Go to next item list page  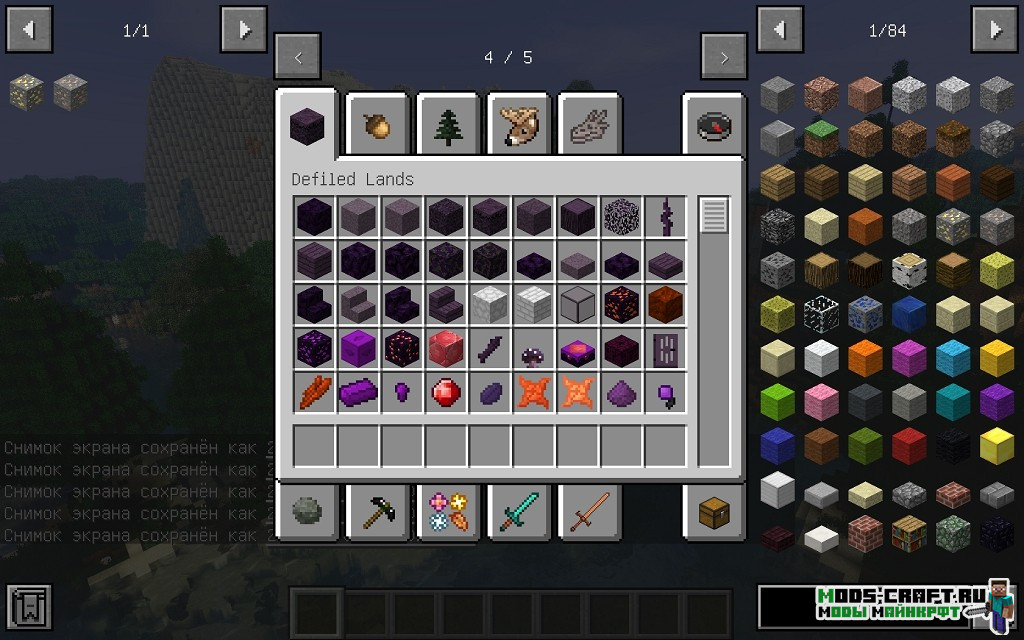(x=995, y=30)
